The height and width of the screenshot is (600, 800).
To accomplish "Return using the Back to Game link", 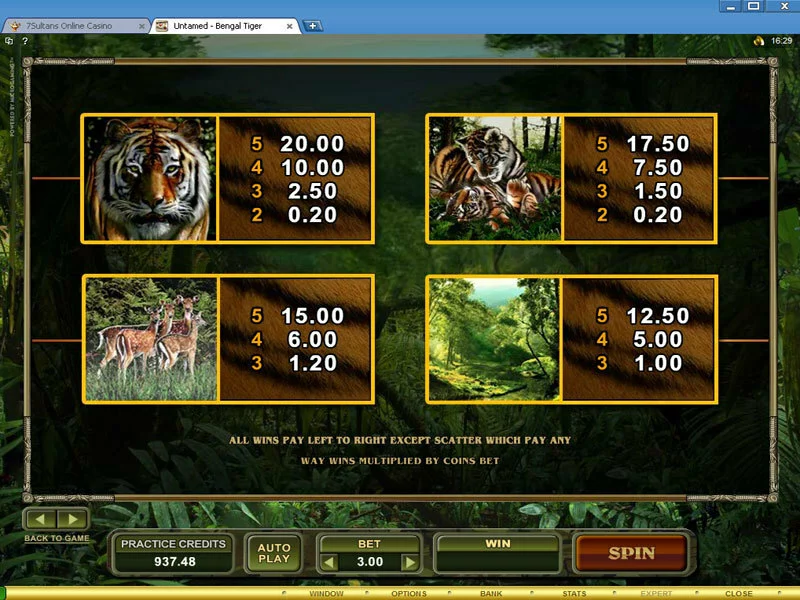I will tap(57, 538).
